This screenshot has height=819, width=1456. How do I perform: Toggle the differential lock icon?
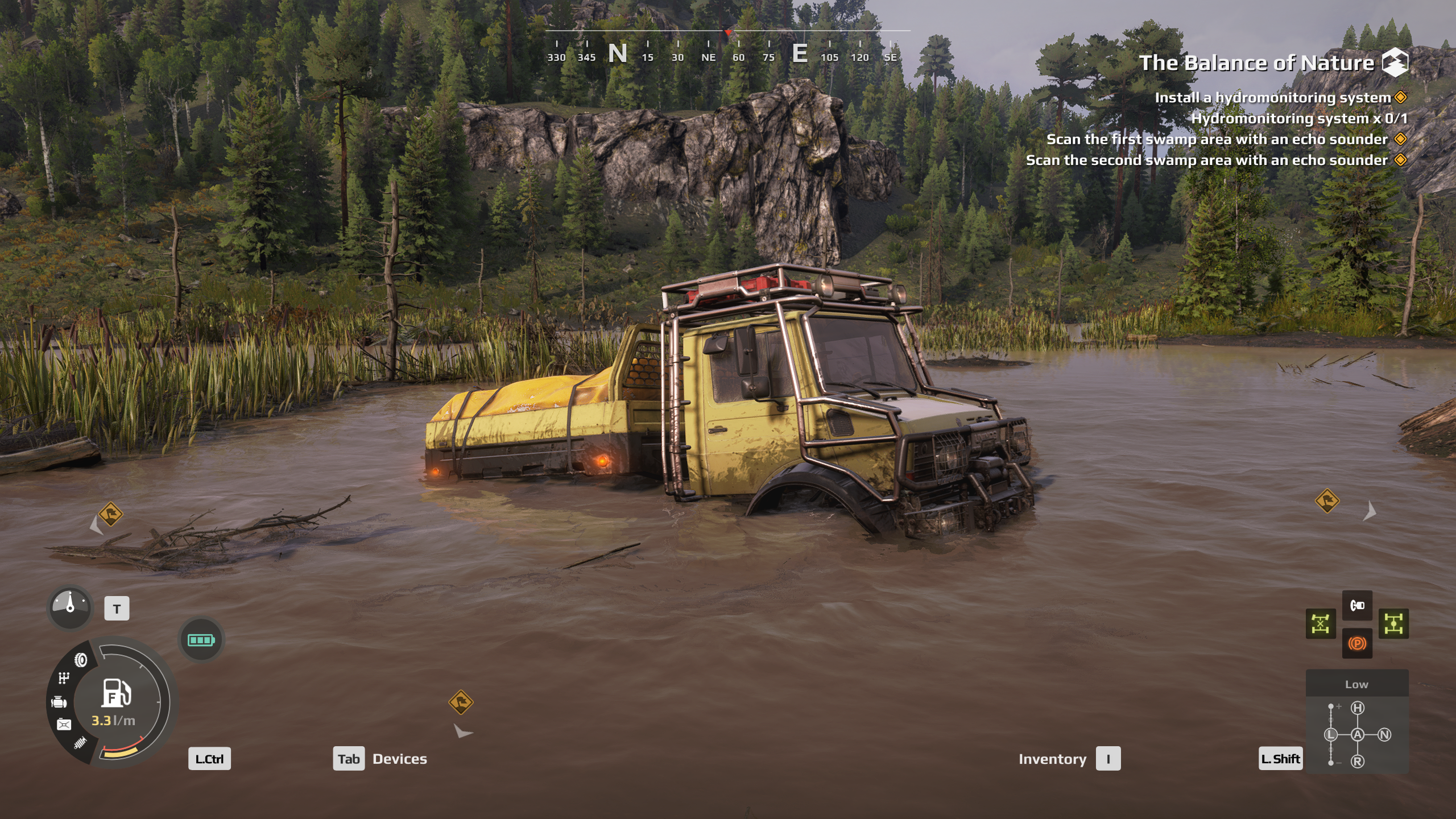coord(1320,624)
